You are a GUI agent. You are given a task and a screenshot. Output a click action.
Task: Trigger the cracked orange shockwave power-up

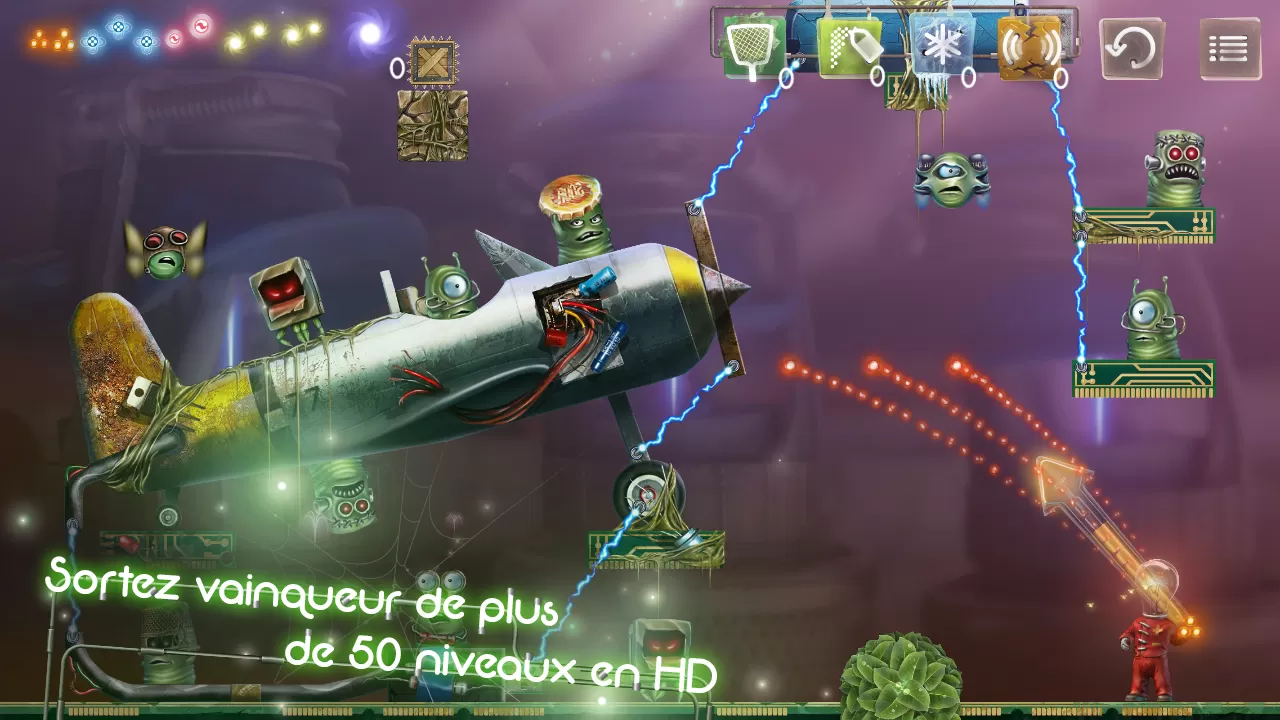tap(1030, 47)
